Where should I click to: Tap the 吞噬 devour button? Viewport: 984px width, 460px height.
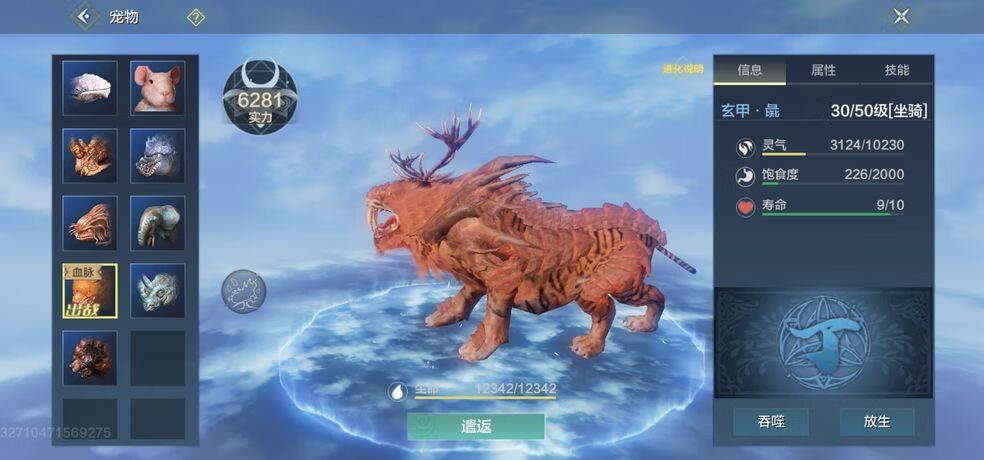pos(771,422)
